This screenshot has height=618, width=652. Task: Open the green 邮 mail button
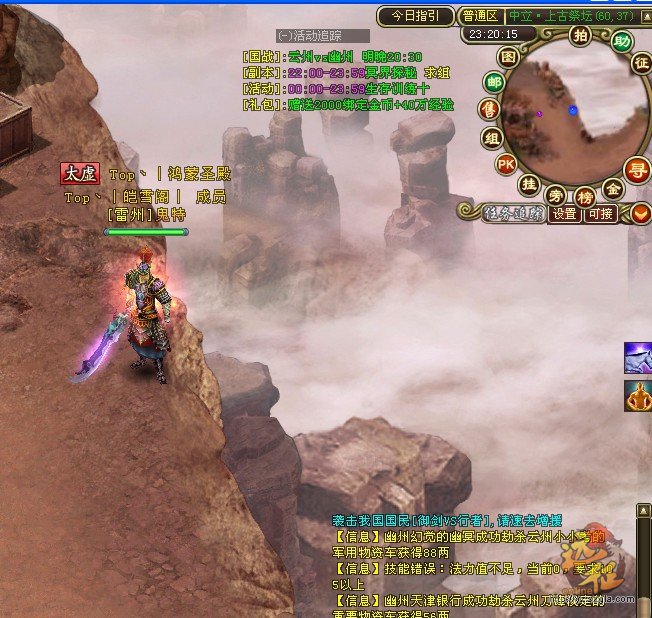click(494, 82)
